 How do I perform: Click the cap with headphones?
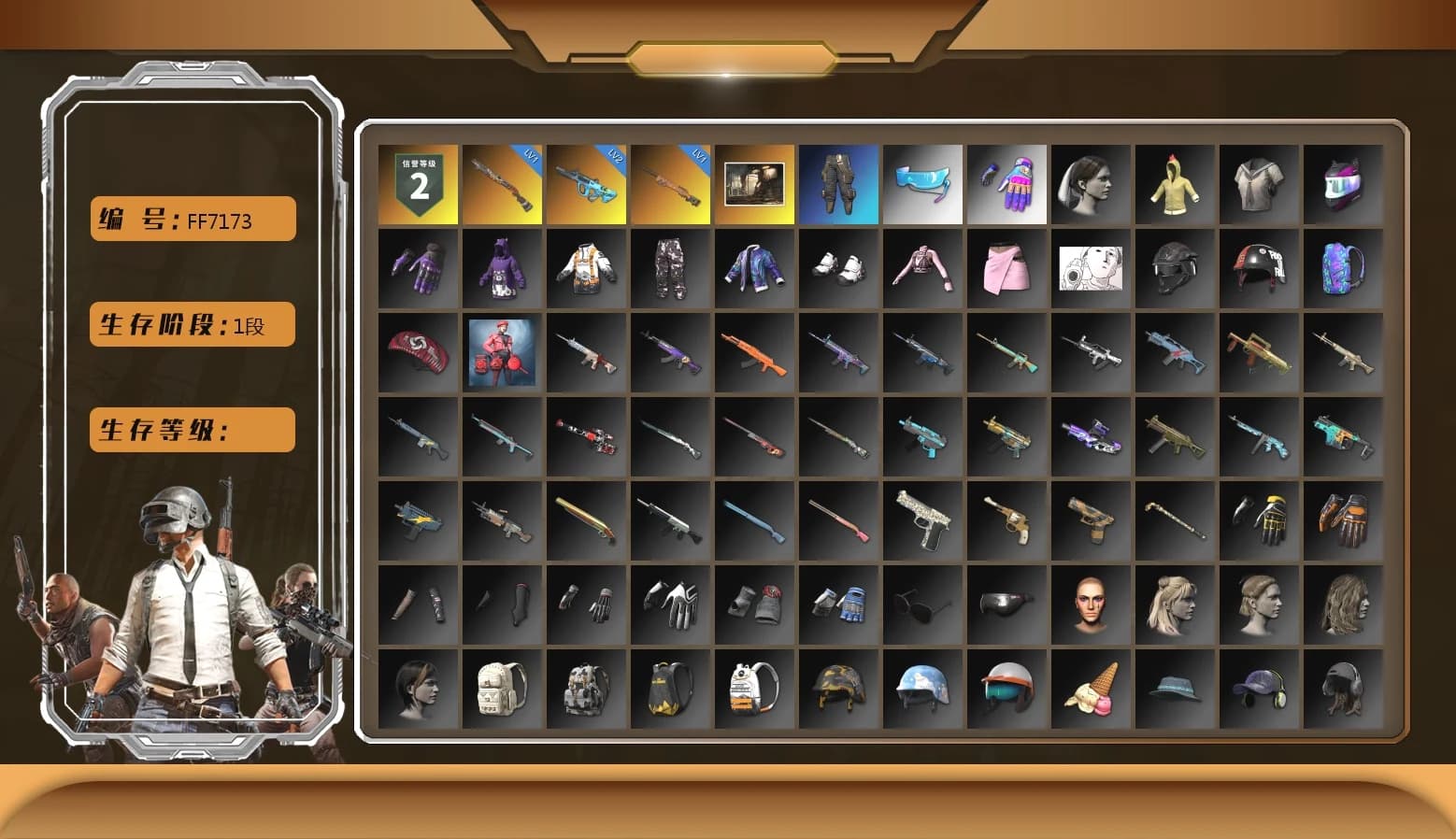coord(1259,689)
